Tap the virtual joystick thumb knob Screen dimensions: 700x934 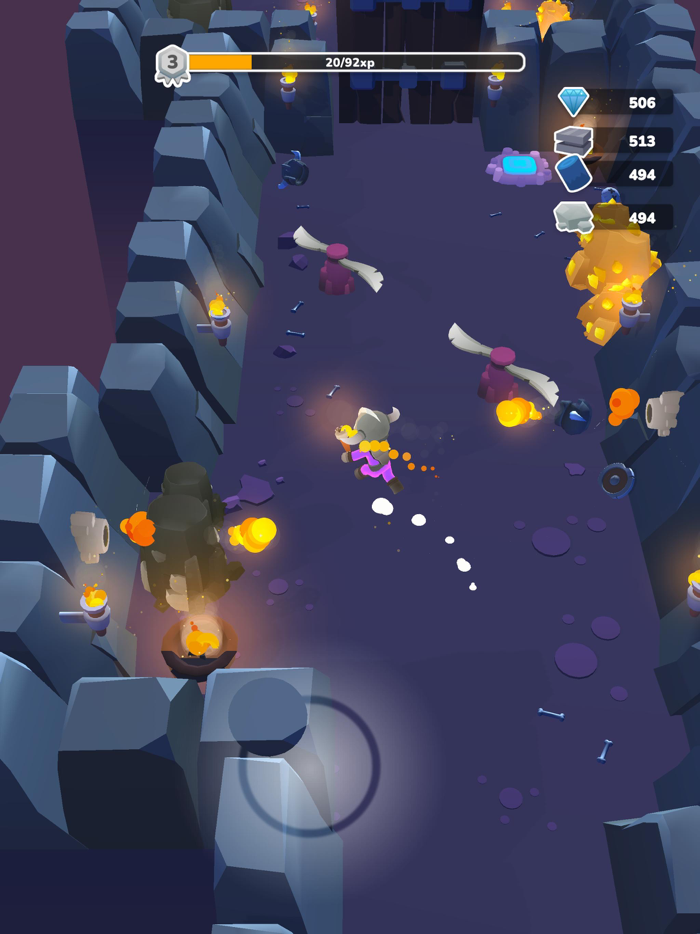click(268, 716)
